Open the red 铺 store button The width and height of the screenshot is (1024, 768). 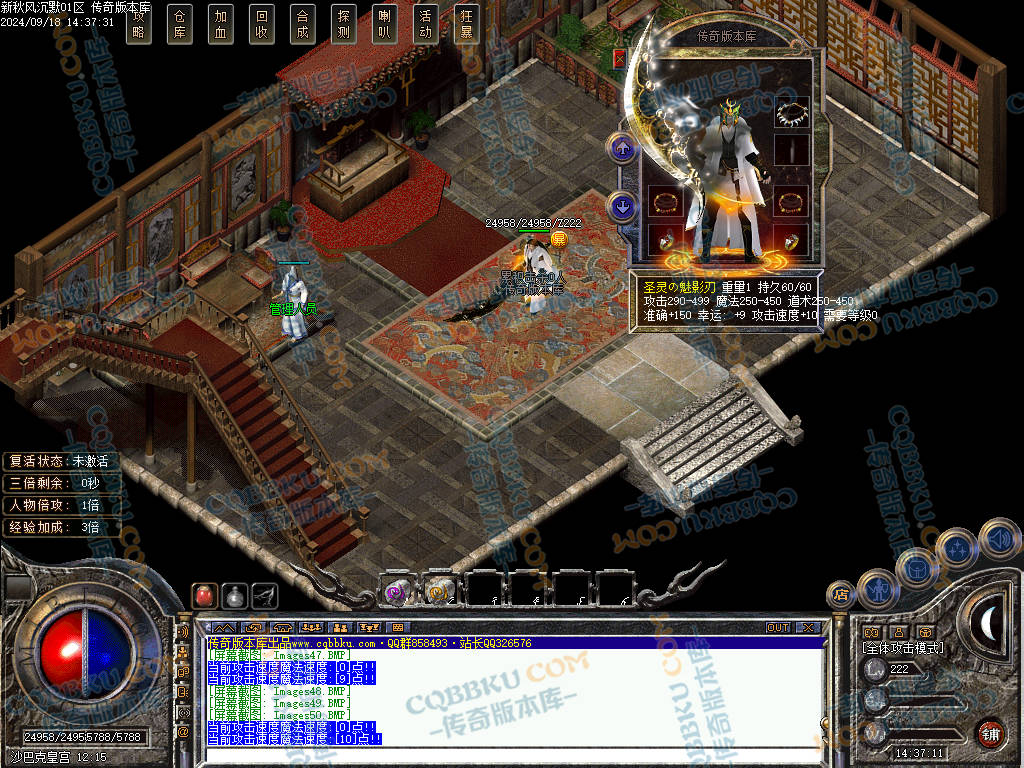click(x=990, y=733)
